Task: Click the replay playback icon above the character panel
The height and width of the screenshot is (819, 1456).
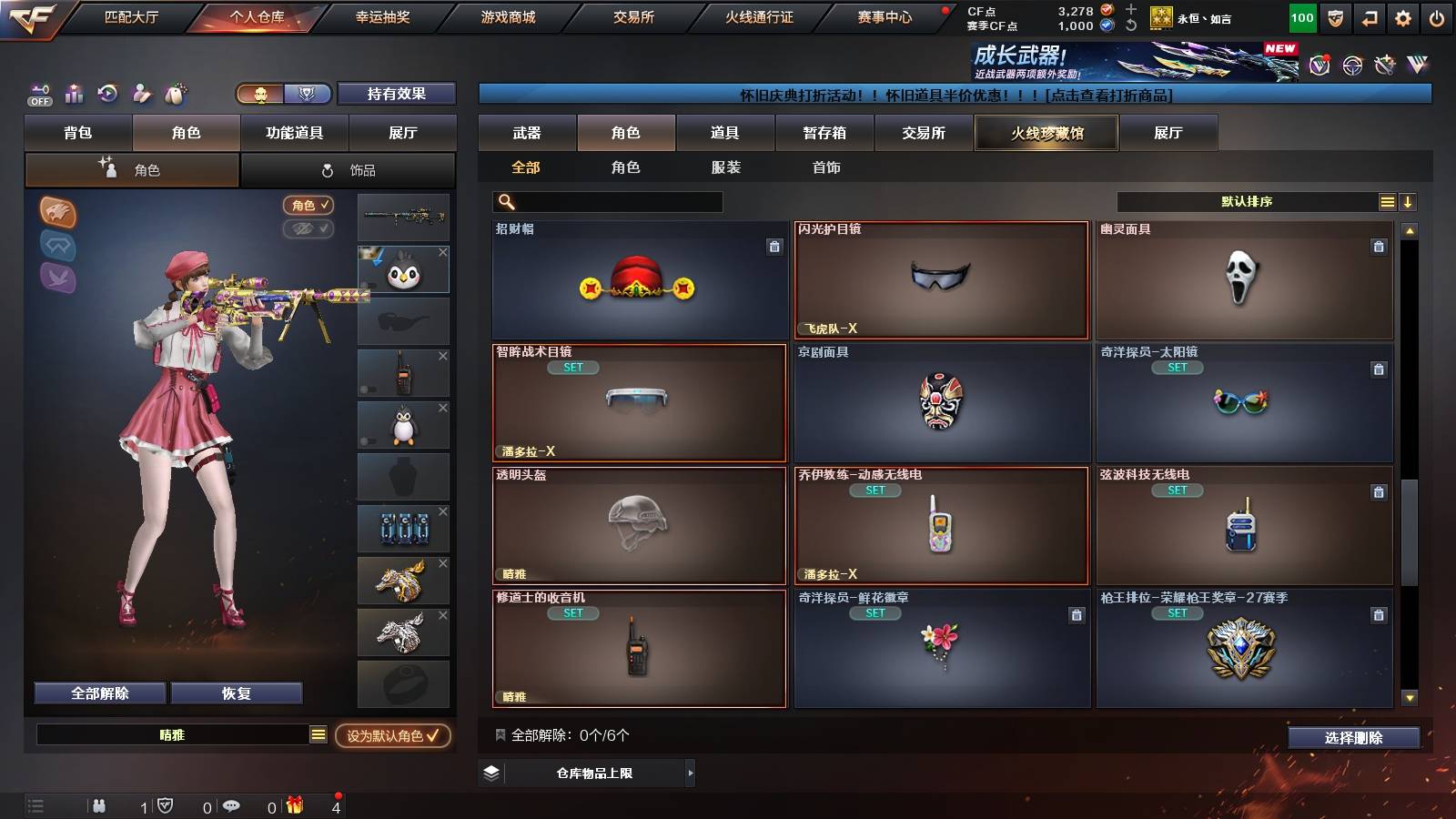Action: pos(107,94)
